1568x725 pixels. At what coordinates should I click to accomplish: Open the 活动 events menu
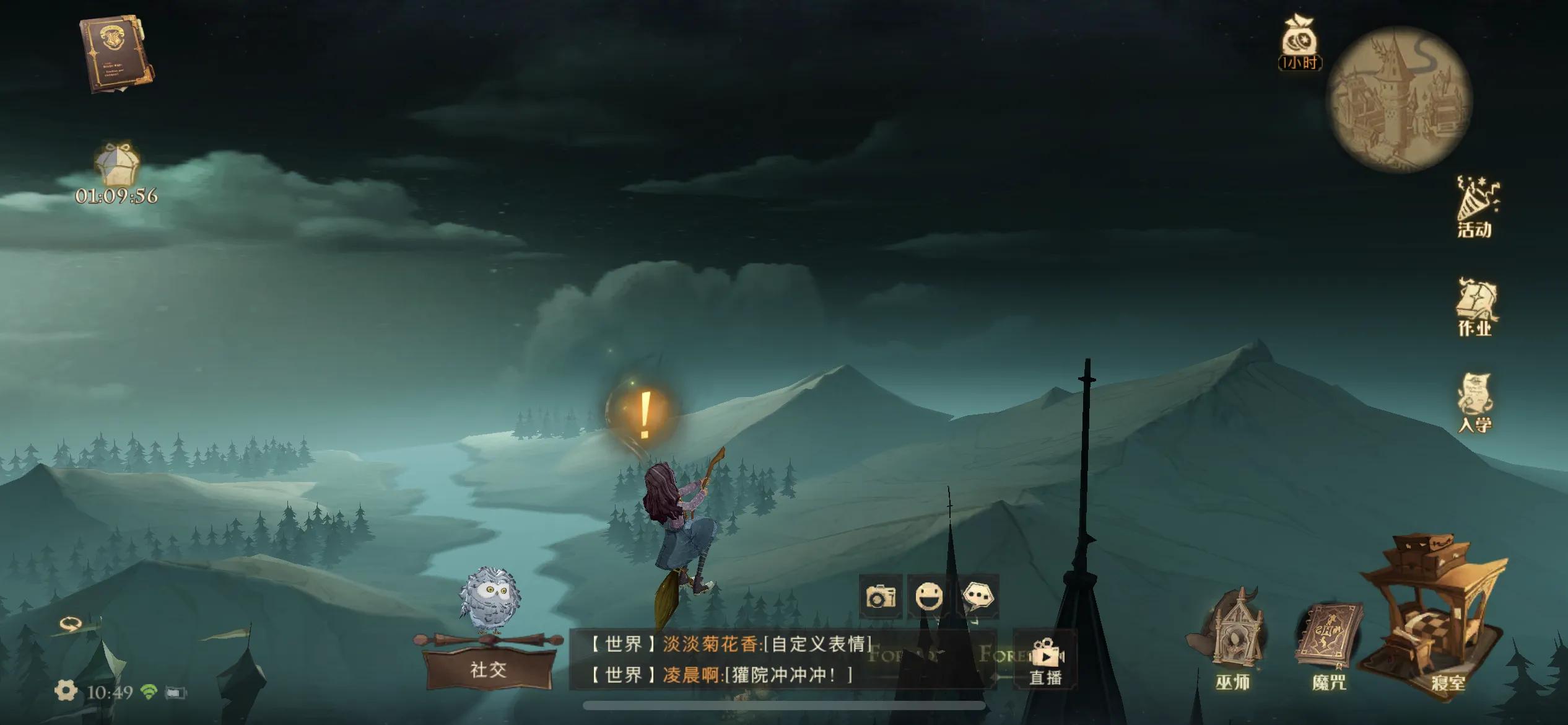[x=1476, y=208]
